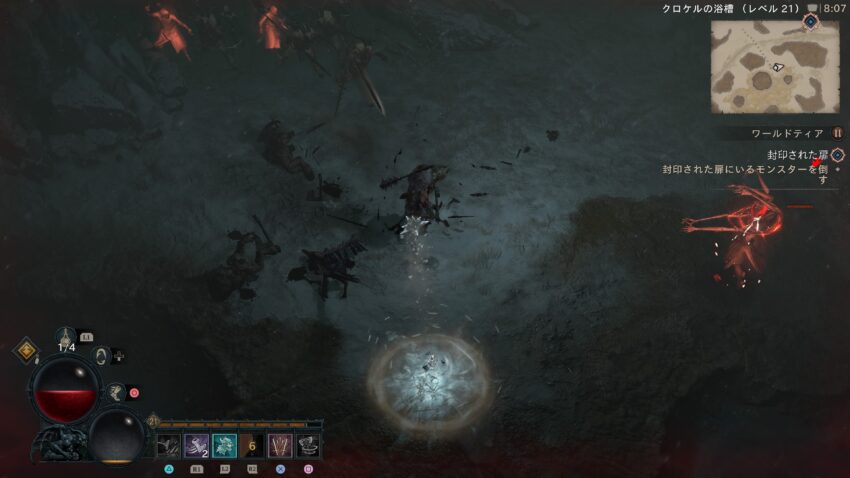The image size is (850, 478).
Task: Use the last skill slot in the bar
Action: pos(308,446)
